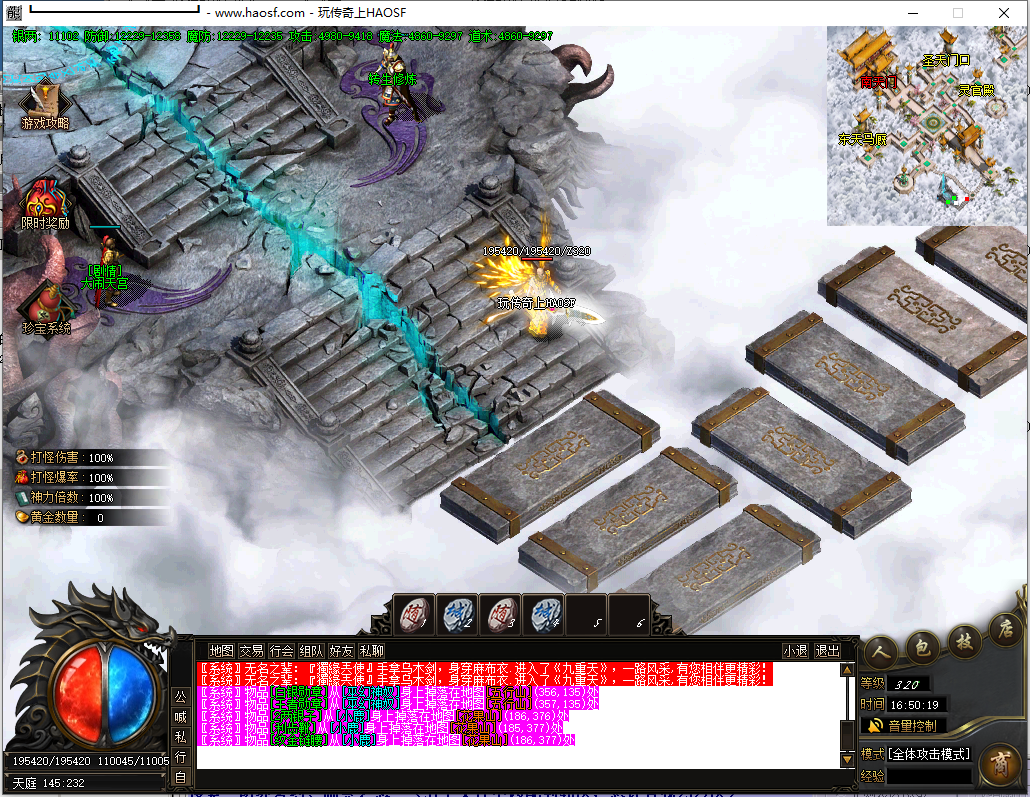
Task: Click the 小退 logout button
Action: pyautogui.click(x=795, y=651)
